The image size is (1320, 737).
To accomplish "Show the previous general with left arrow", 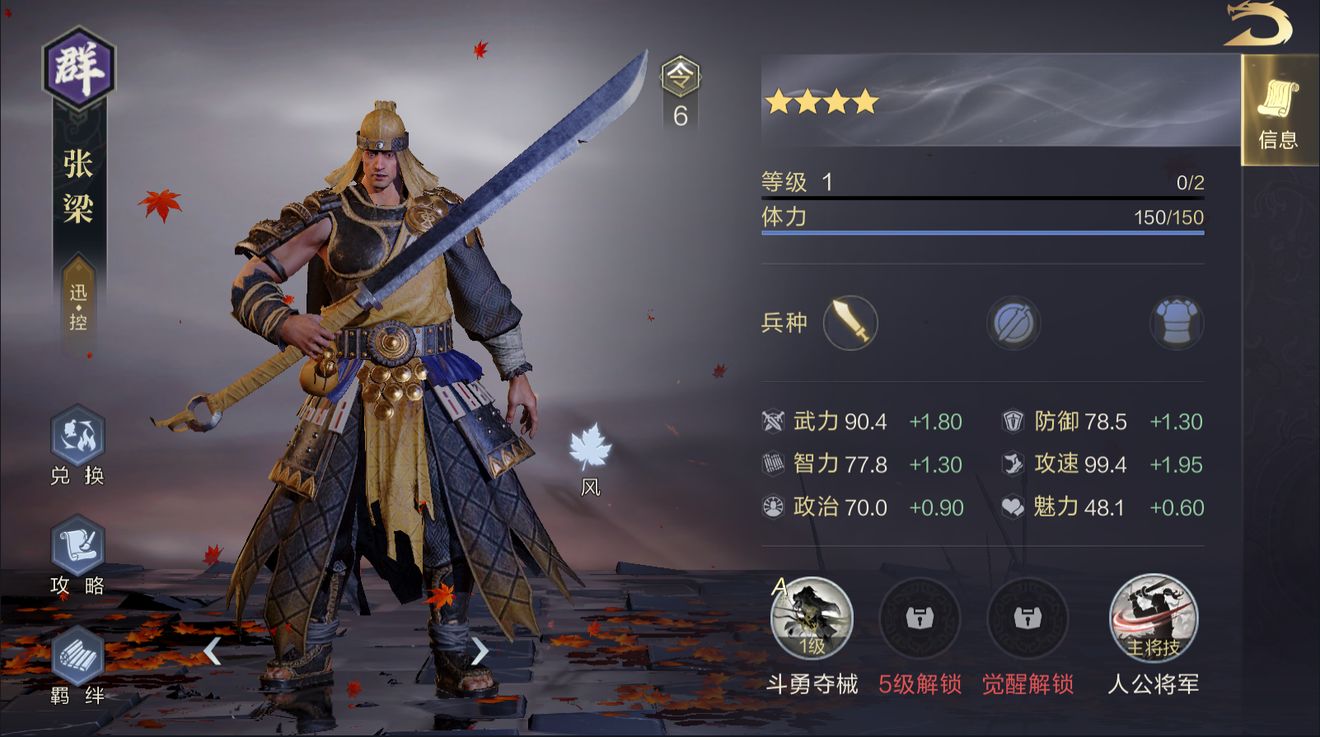I will coord(212,651).
